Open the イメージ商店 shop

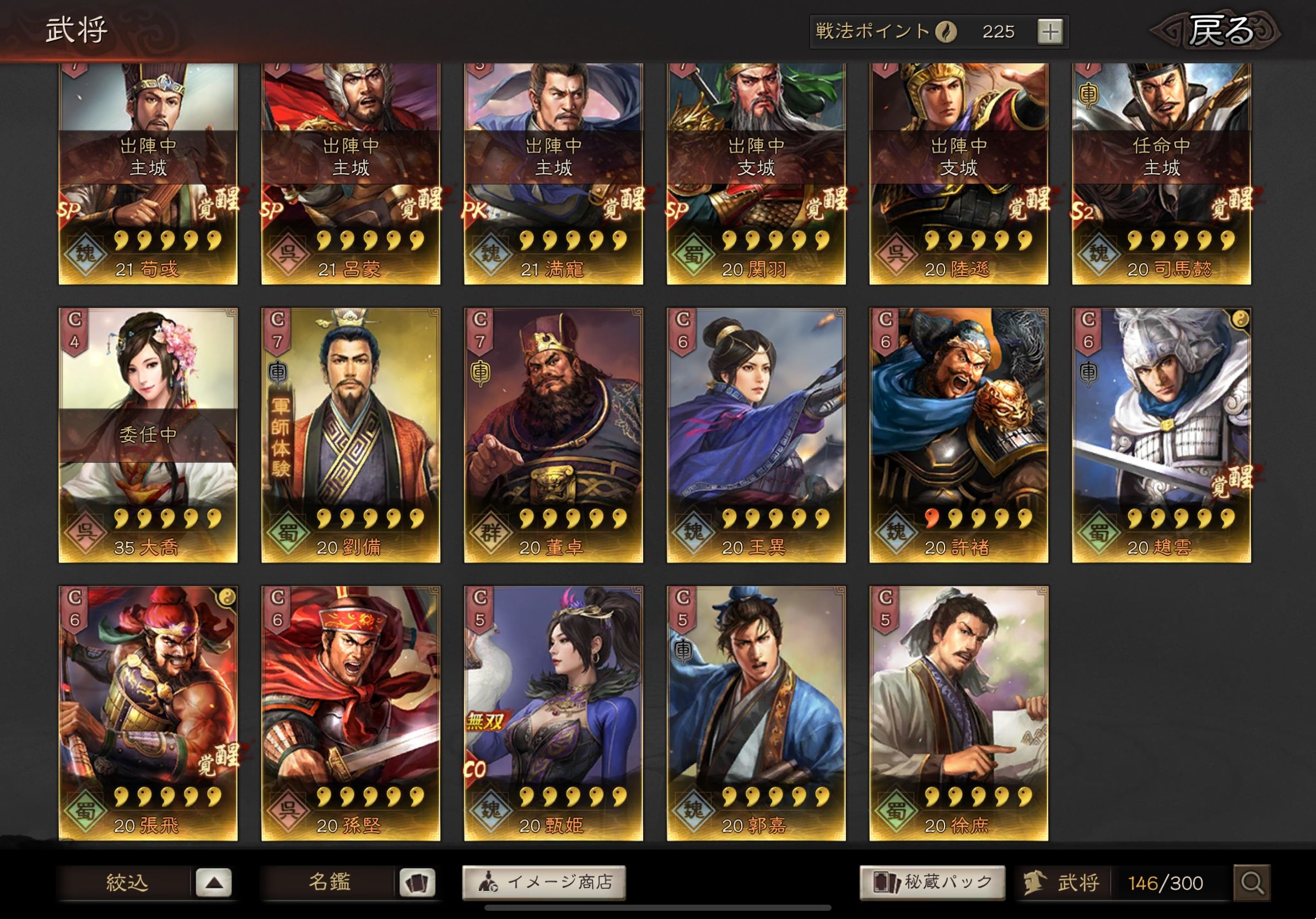(x=543, y=882)
